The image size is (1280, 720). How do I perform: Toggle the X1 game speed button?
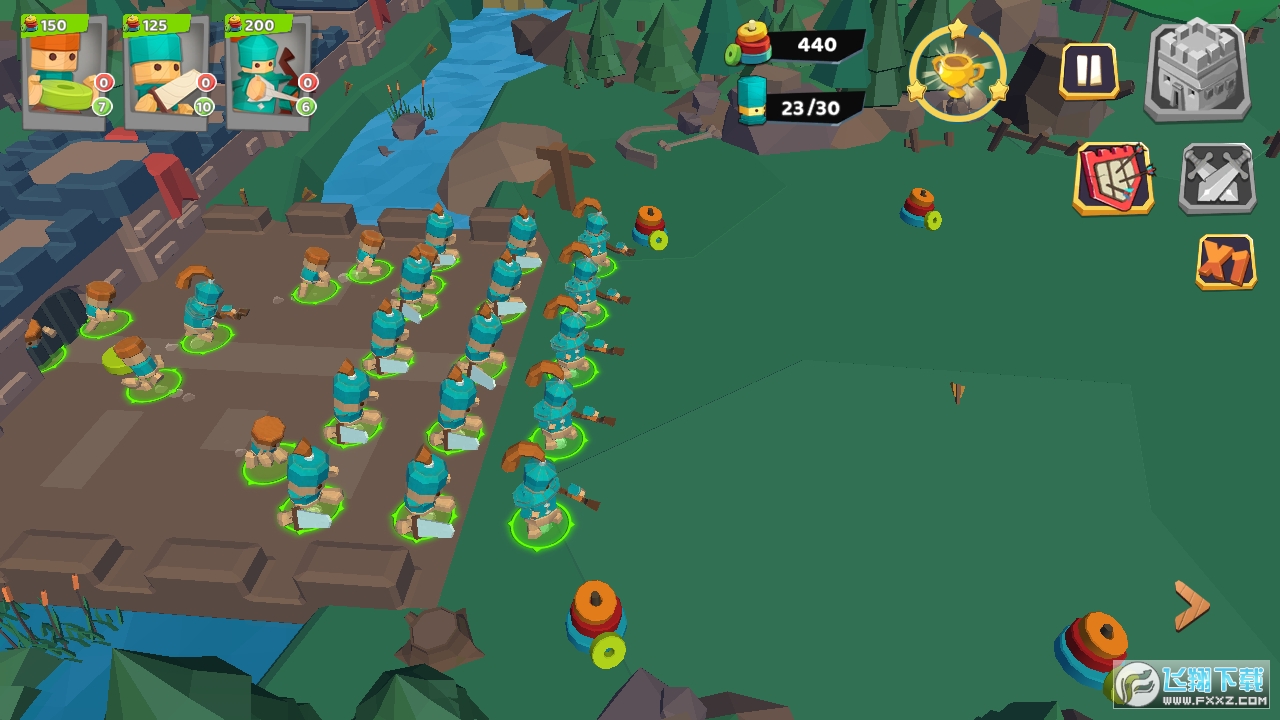pos(1225,263)
